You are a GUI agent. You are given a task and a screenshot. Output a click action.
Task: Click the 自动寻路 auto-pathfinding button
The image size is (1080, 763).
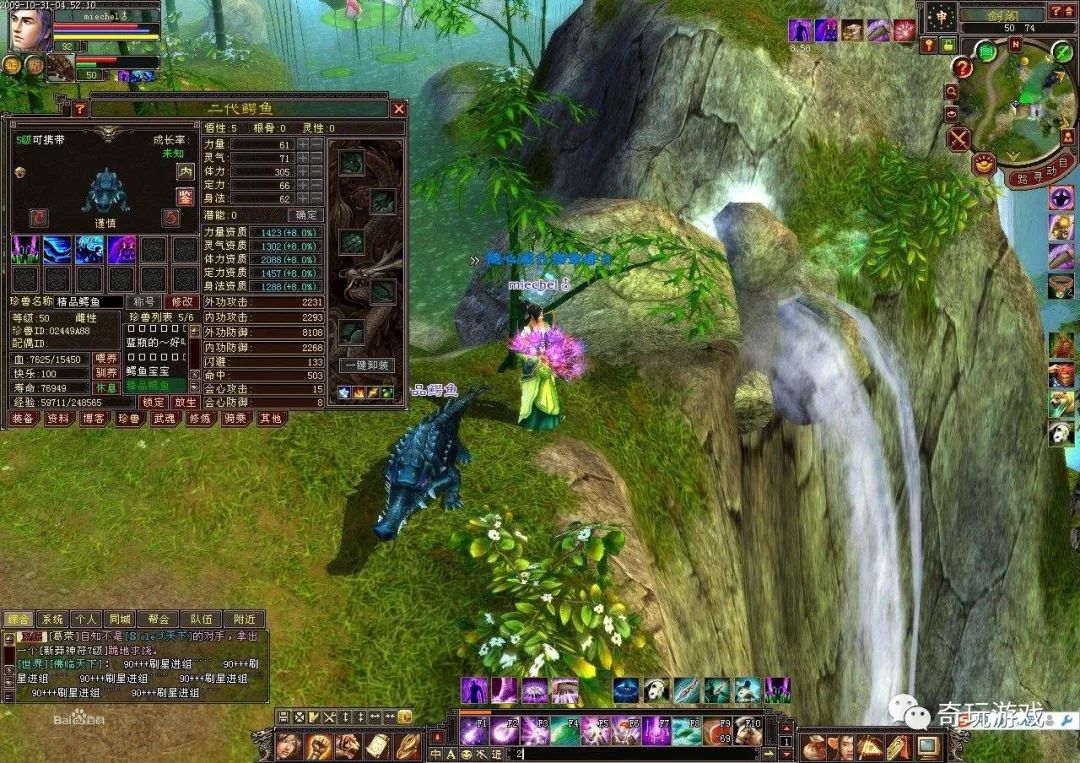[1039, 171]
